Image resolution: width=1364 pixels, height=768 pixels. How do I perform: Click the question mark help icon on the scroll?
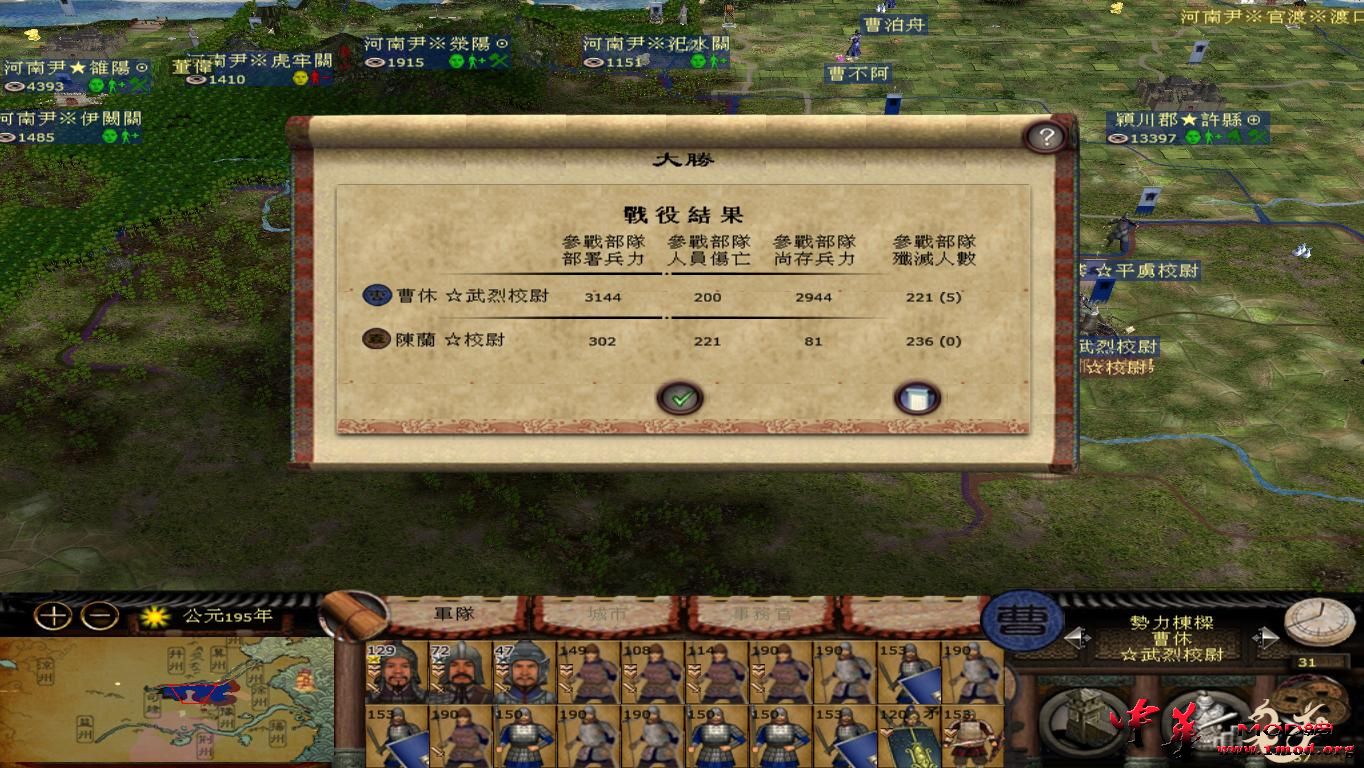click(1046, 138)
